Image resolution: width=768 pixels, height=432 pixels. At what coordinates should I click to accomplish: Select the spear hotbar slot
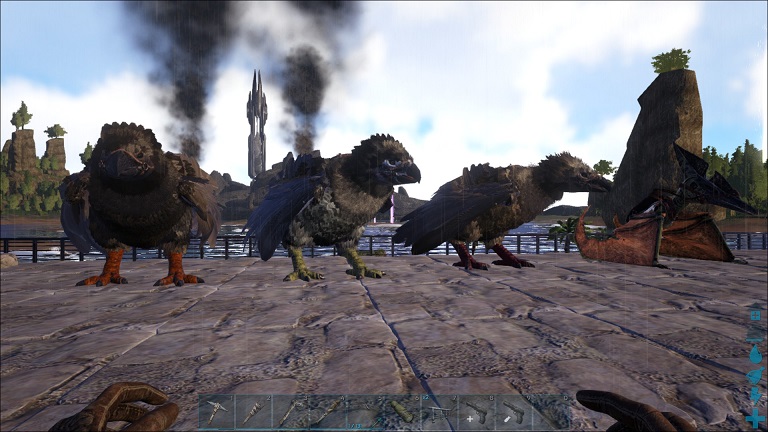[x=291, y=412]
